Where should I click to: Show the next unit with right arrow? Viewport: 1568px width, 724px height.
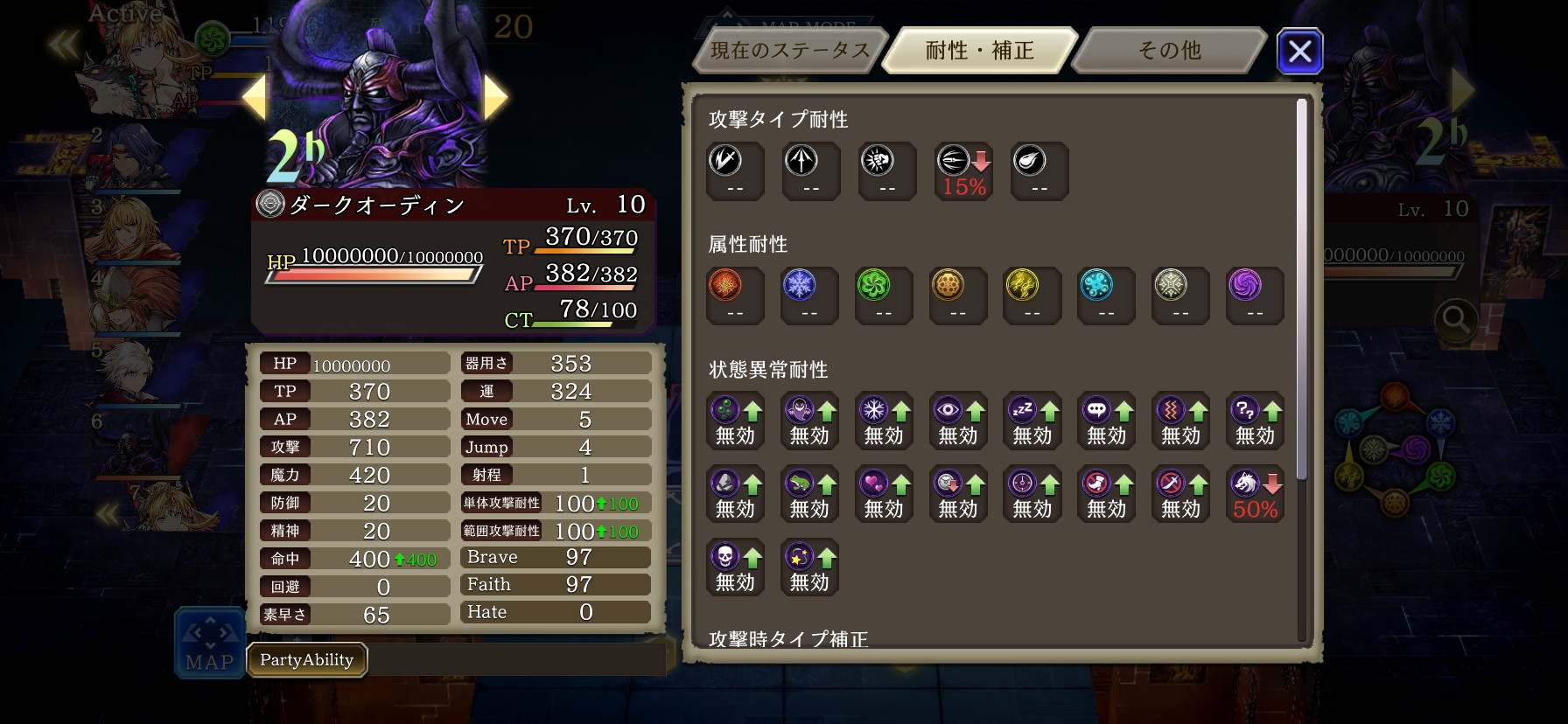coord(495,96)
